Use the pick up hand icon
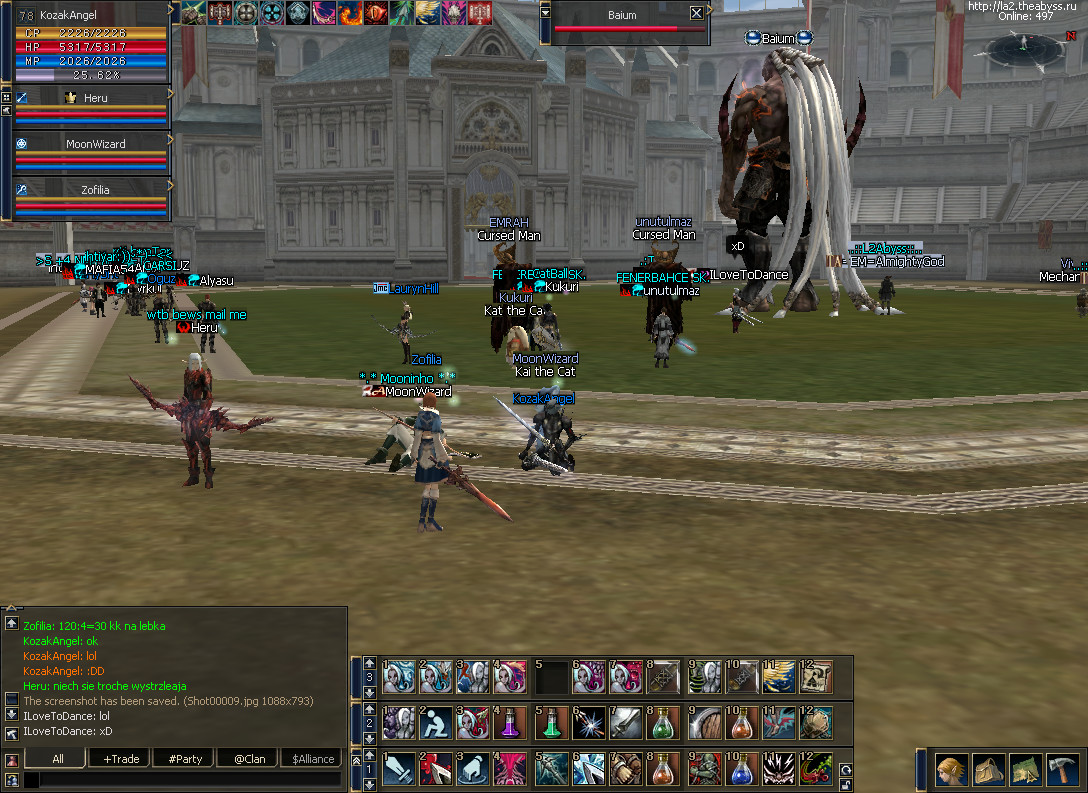The image size is (1088, 793). tap(473, 769)
